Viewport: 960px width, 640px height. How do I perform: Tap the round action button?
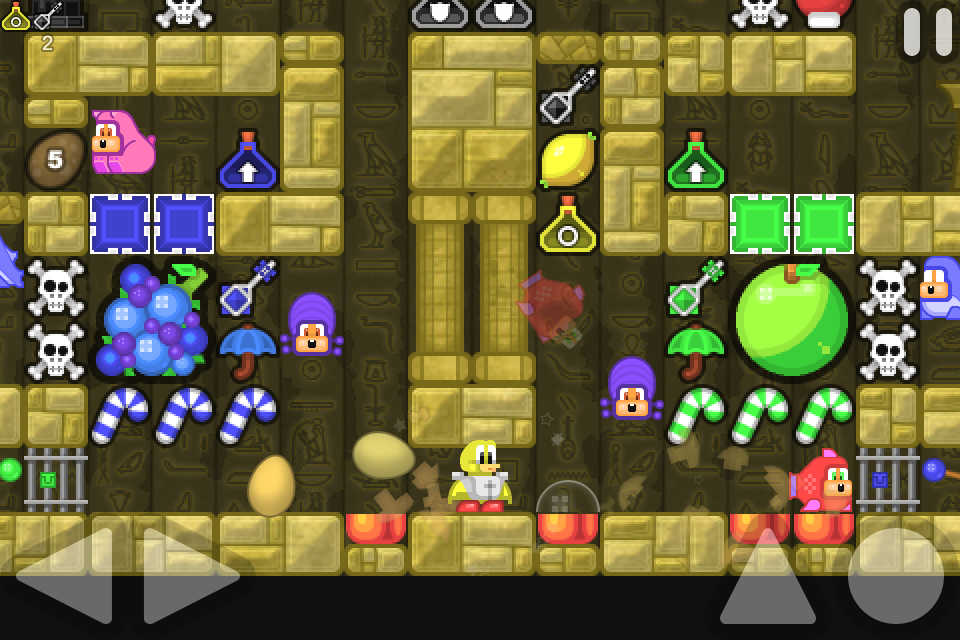[895, 576]
